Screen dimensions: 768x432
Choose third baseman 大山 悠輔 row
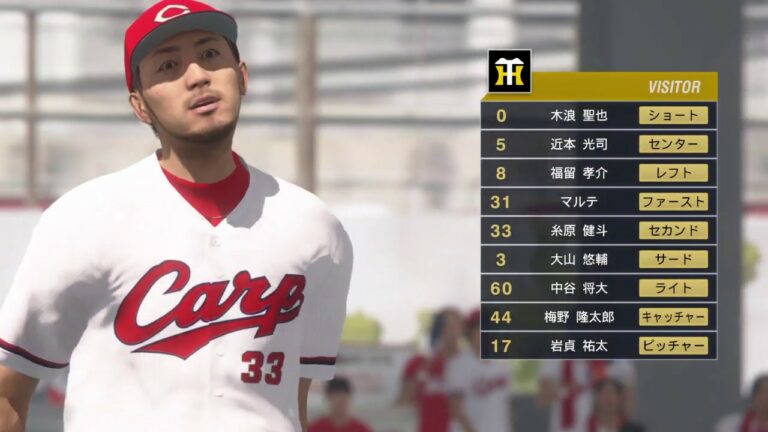coord(598,259)
